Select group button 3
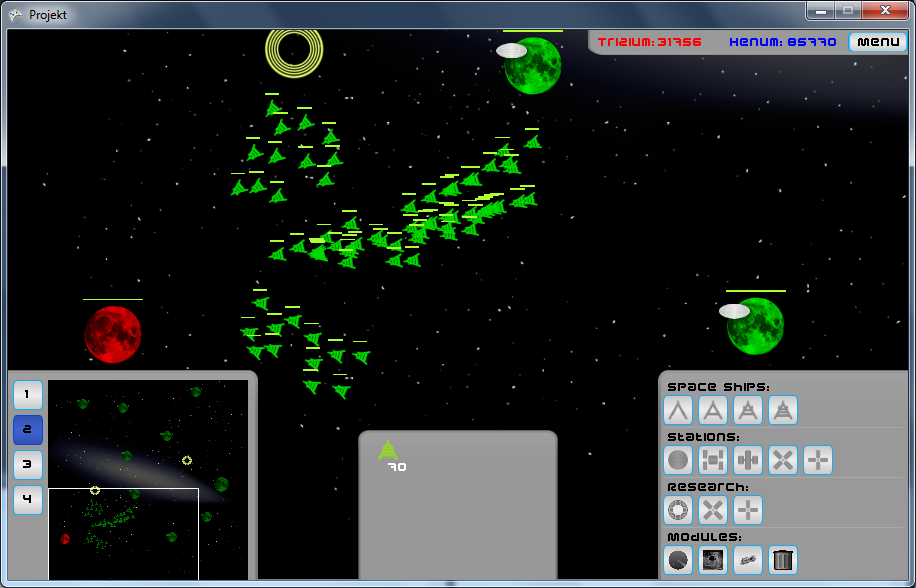Screen dimensions: 916x588 (28, 465)
